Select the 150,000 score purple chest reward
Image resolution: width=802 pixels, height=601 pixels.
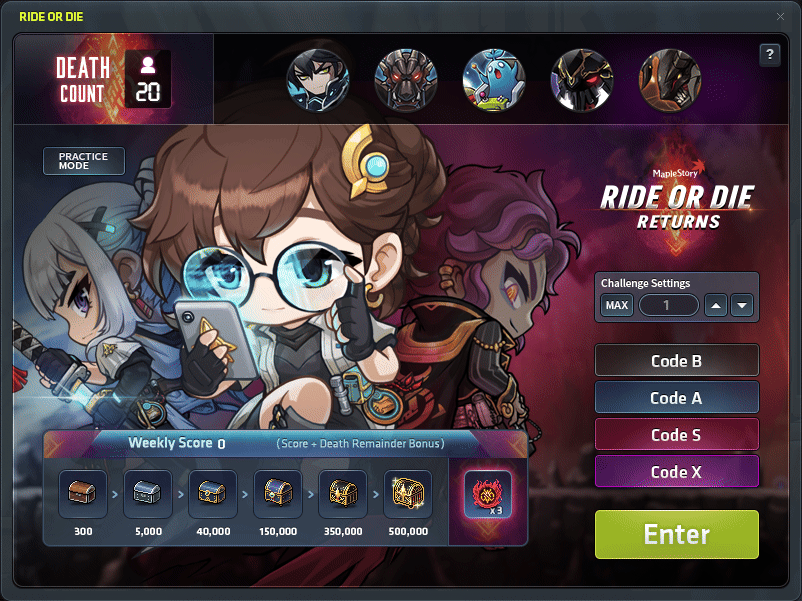[x=277, y=494]
